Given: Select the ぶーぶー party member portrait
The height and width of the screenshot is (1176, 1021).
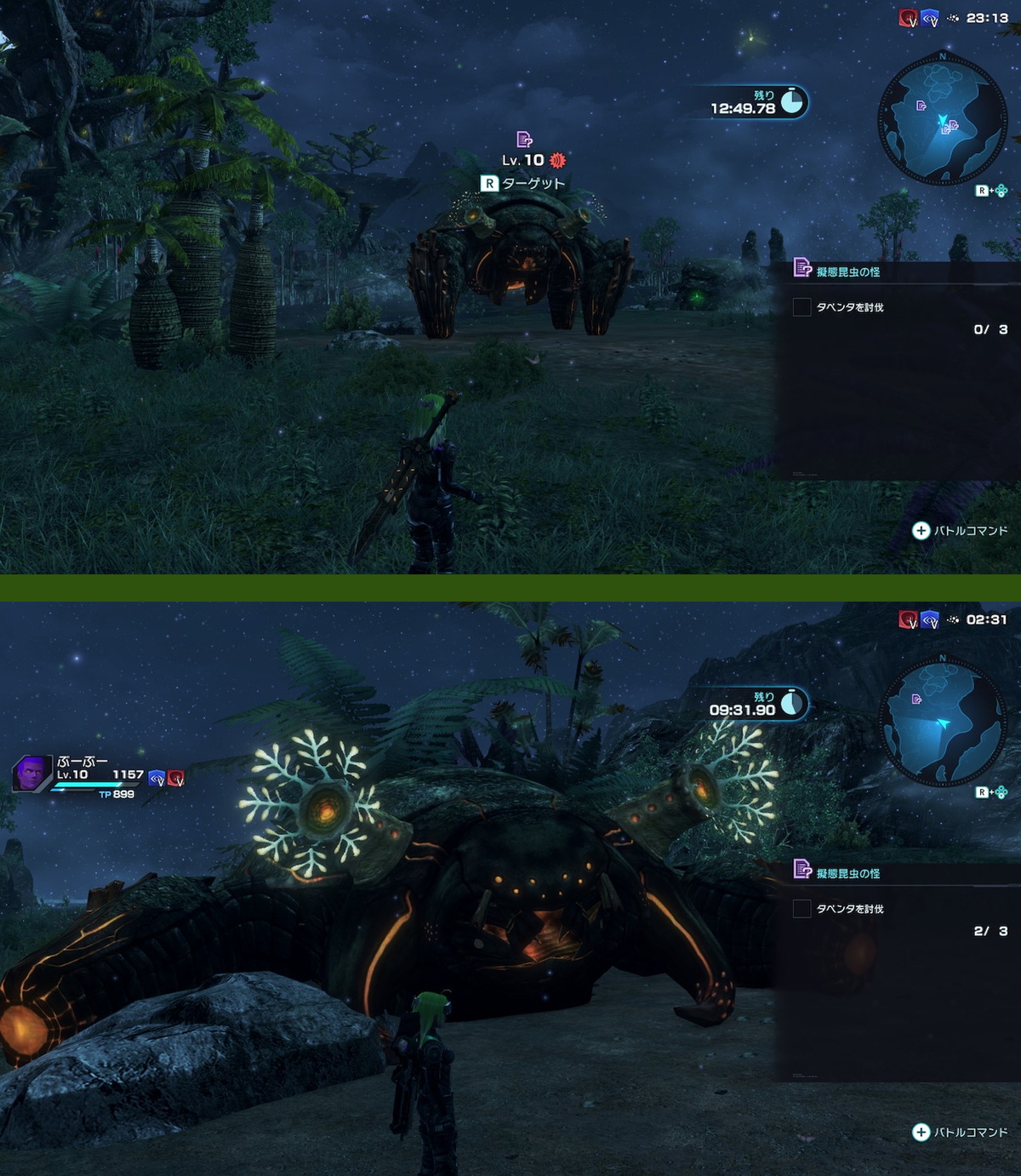Looking at the screenshot, I should [31, 774].
